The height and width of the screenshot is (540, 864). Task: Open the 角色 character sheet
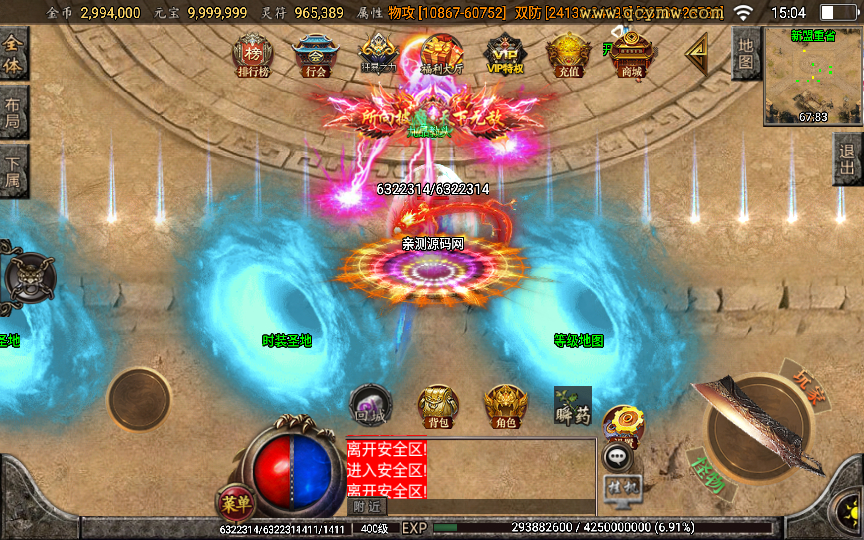point(506,407)
